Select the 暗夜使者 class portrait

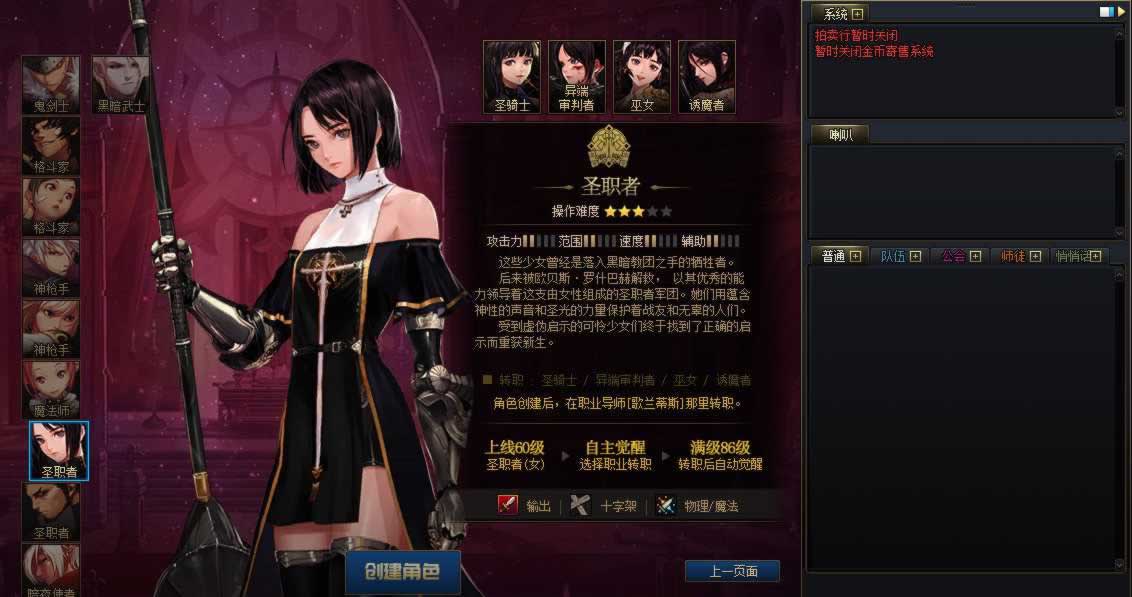51,570
